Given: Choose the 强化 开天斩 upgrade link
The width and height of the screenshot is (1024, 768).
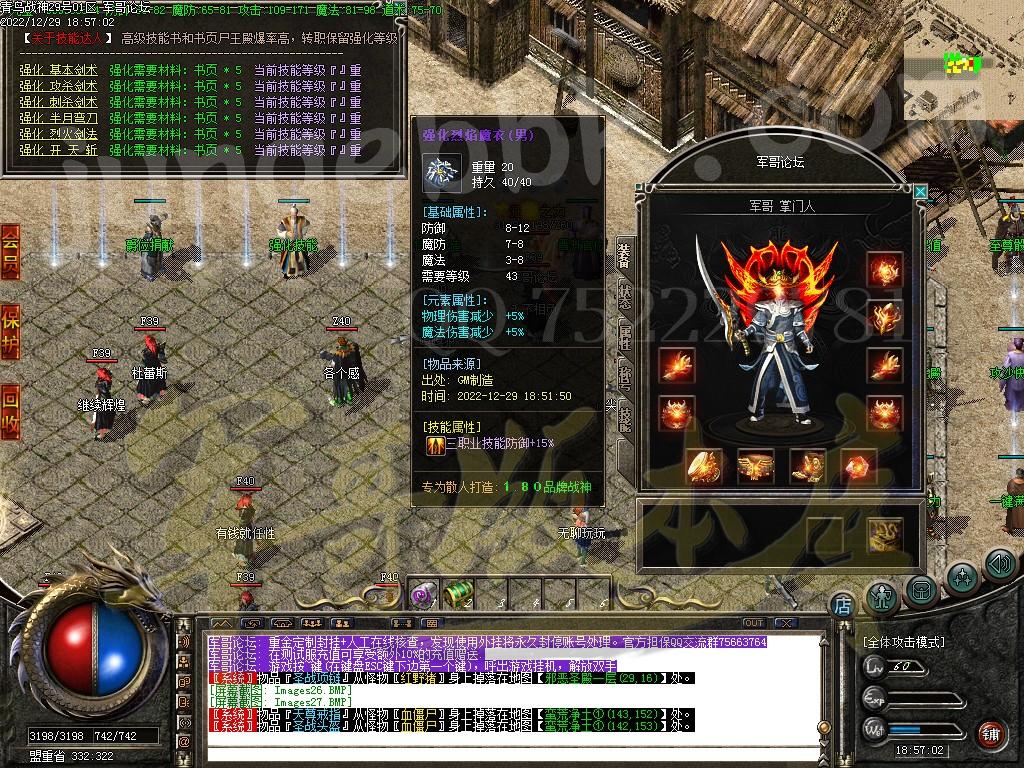Looking at the screenshot, I should tap(59, 150).
